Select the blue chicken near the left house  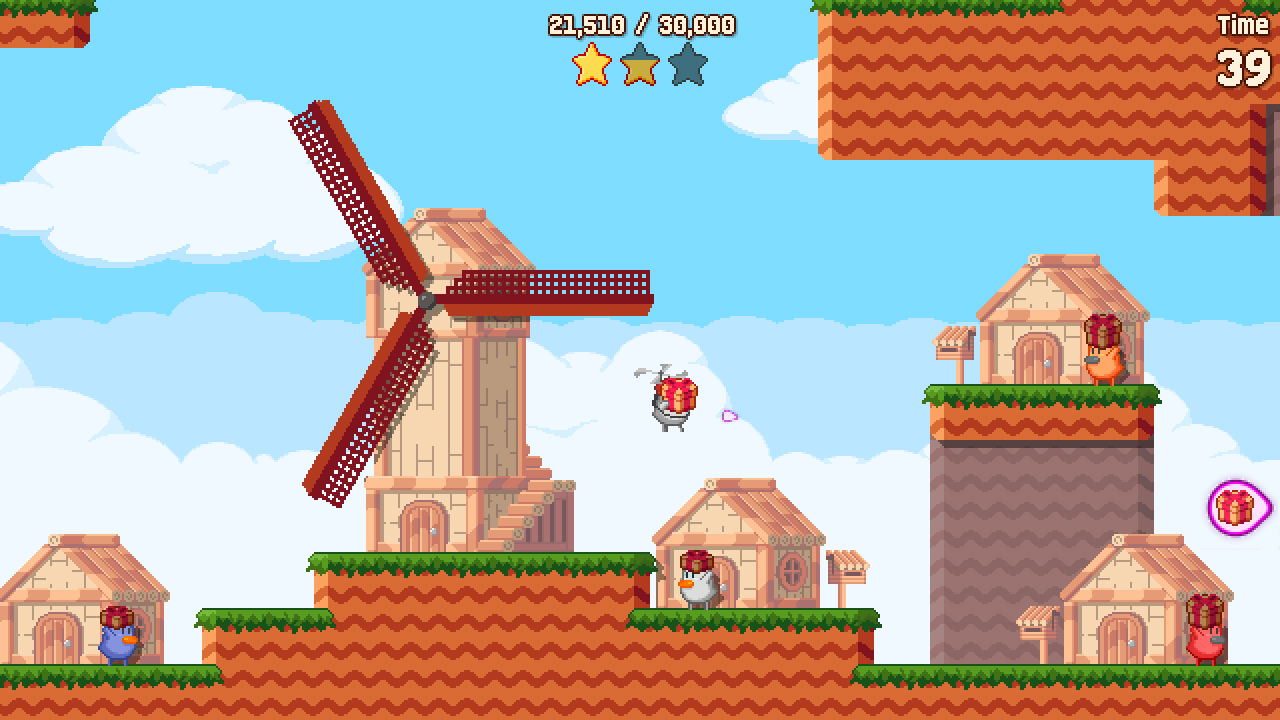pos(115,645)
